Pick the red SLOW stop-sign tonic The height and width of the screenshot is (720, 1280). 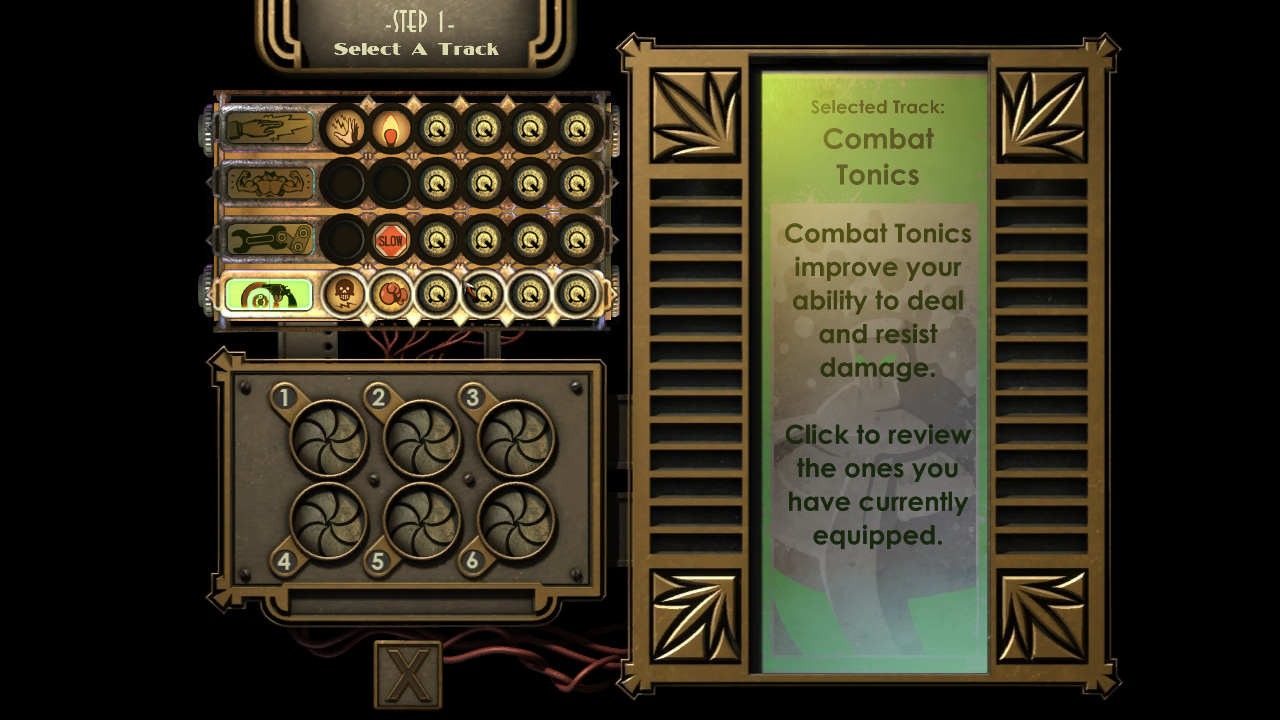point(391,240)
